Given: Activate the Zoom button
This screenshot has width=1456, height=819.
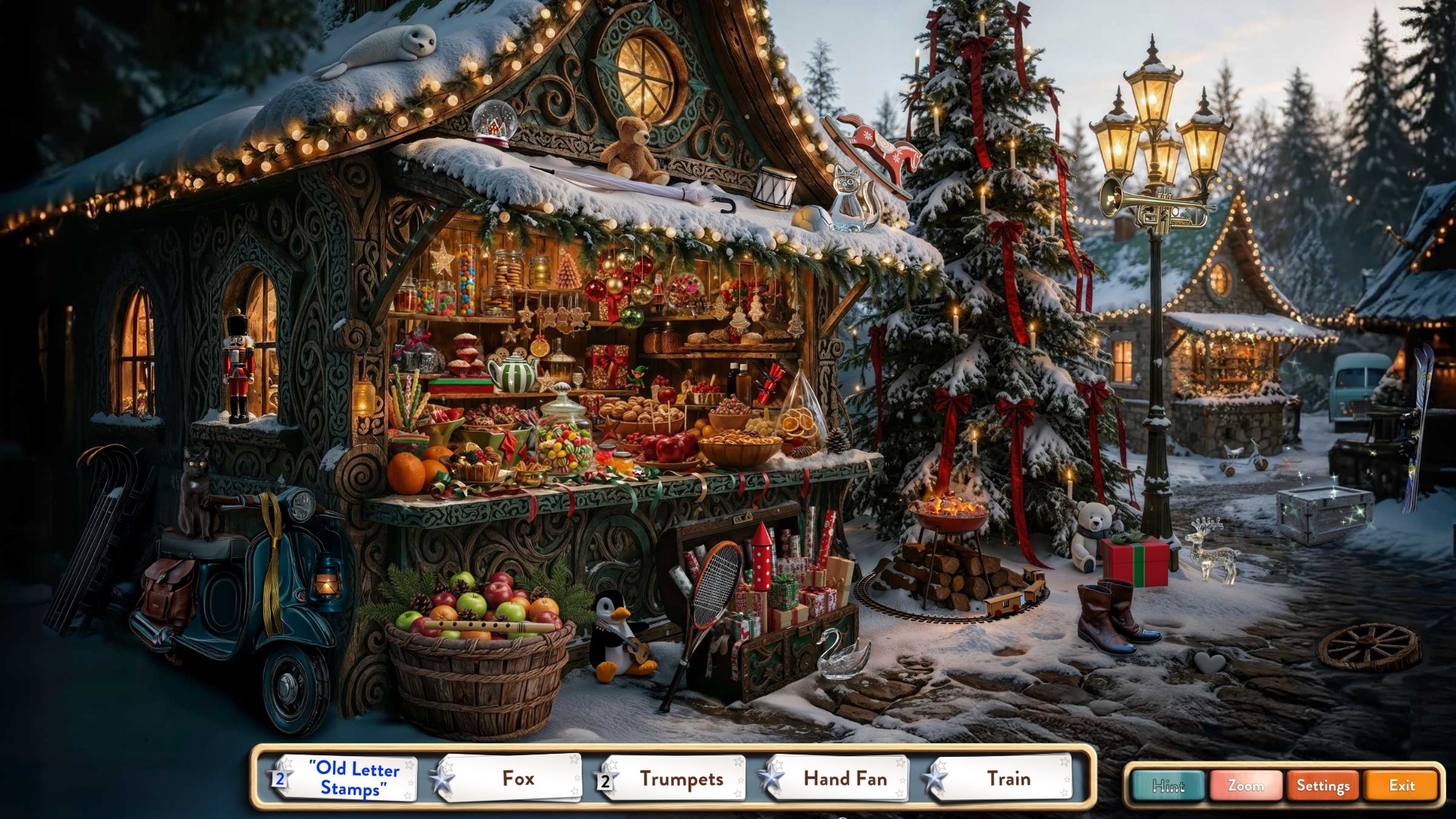Looking at the screenshot, I should pyautogui.click(x=1245, y=786).
